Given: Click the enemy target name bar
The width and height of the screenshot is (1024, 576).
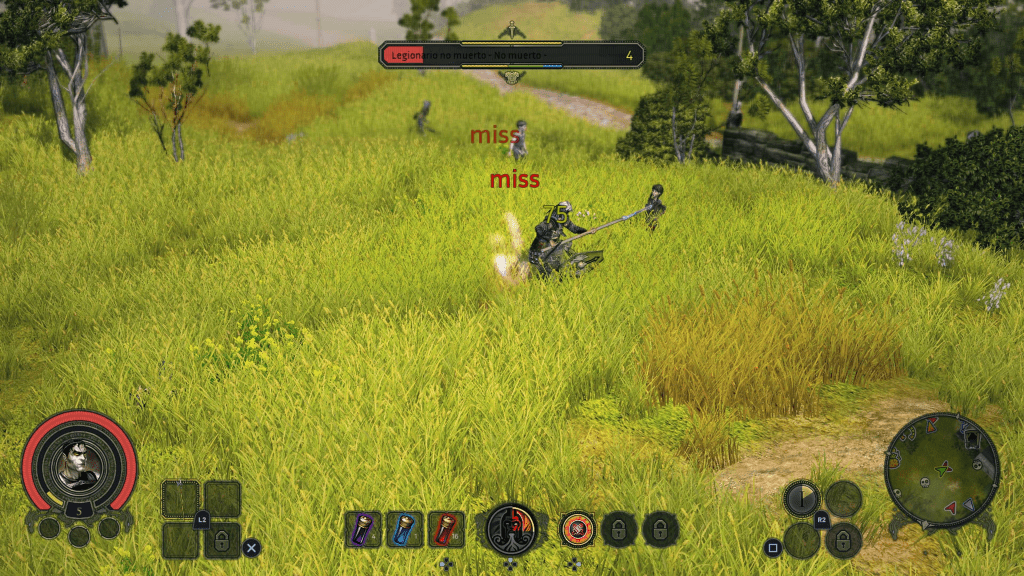Looking at the screenshot, I should tap(511, 54).
